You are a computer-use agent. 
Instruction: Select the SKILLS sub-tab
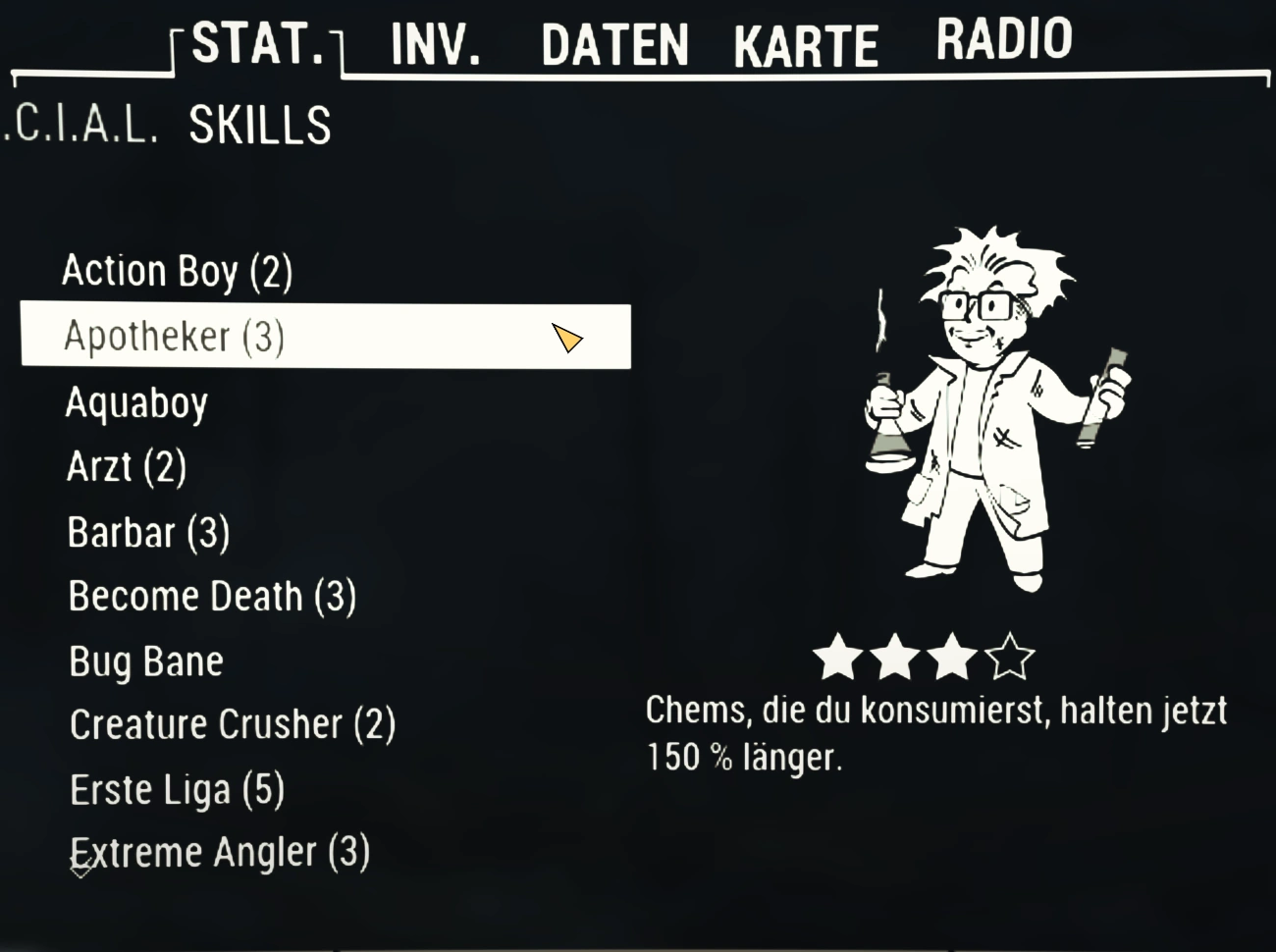coord(260,126)
